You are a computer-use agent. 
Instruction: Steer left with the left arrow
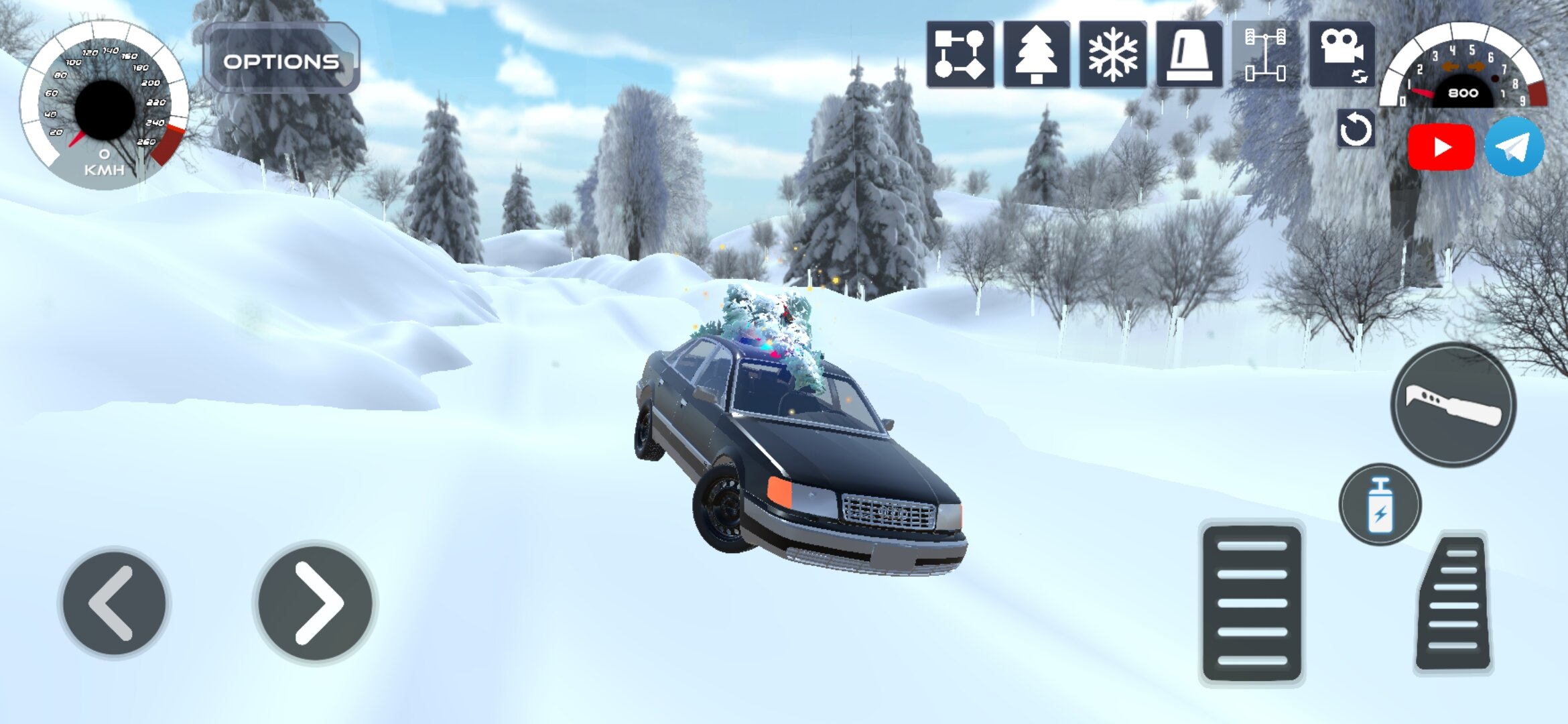point(114,603)
